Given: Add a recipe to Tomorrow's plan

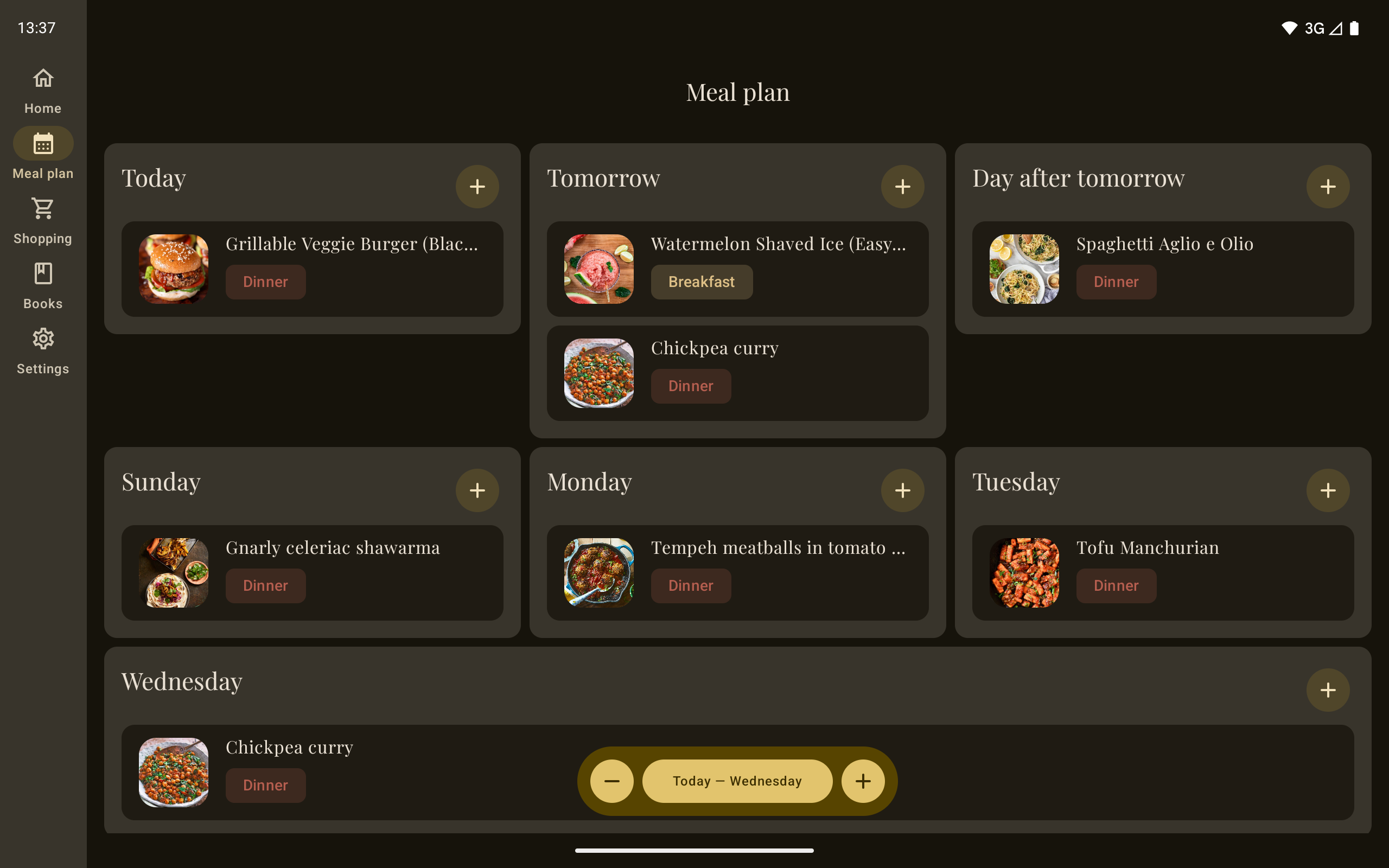Looking at the screenshot, I should tap(902, 187).
